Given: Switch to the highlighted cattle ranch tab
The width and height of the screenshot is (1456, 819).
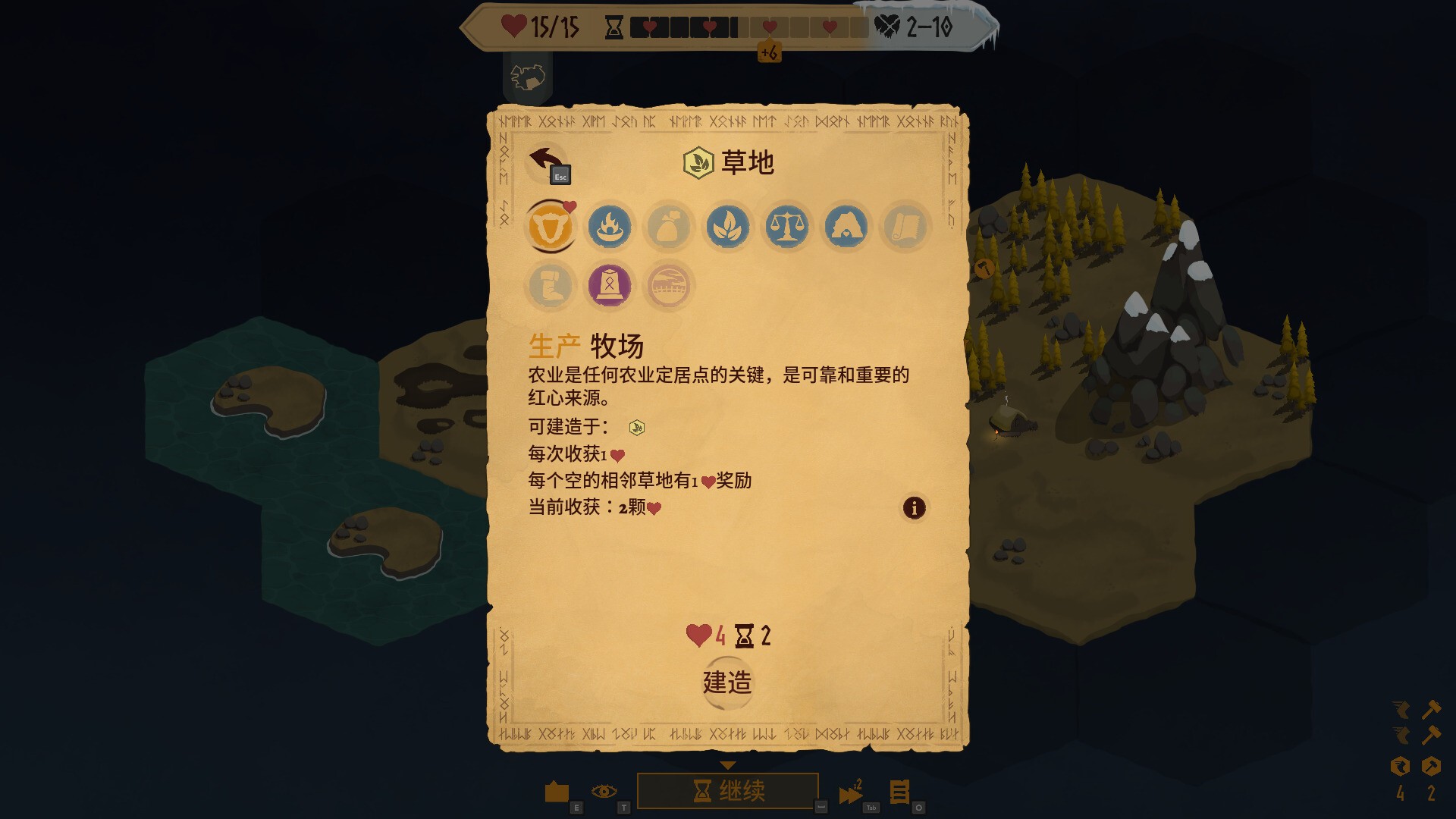Looking at the screenshot, I should point(550,227).
